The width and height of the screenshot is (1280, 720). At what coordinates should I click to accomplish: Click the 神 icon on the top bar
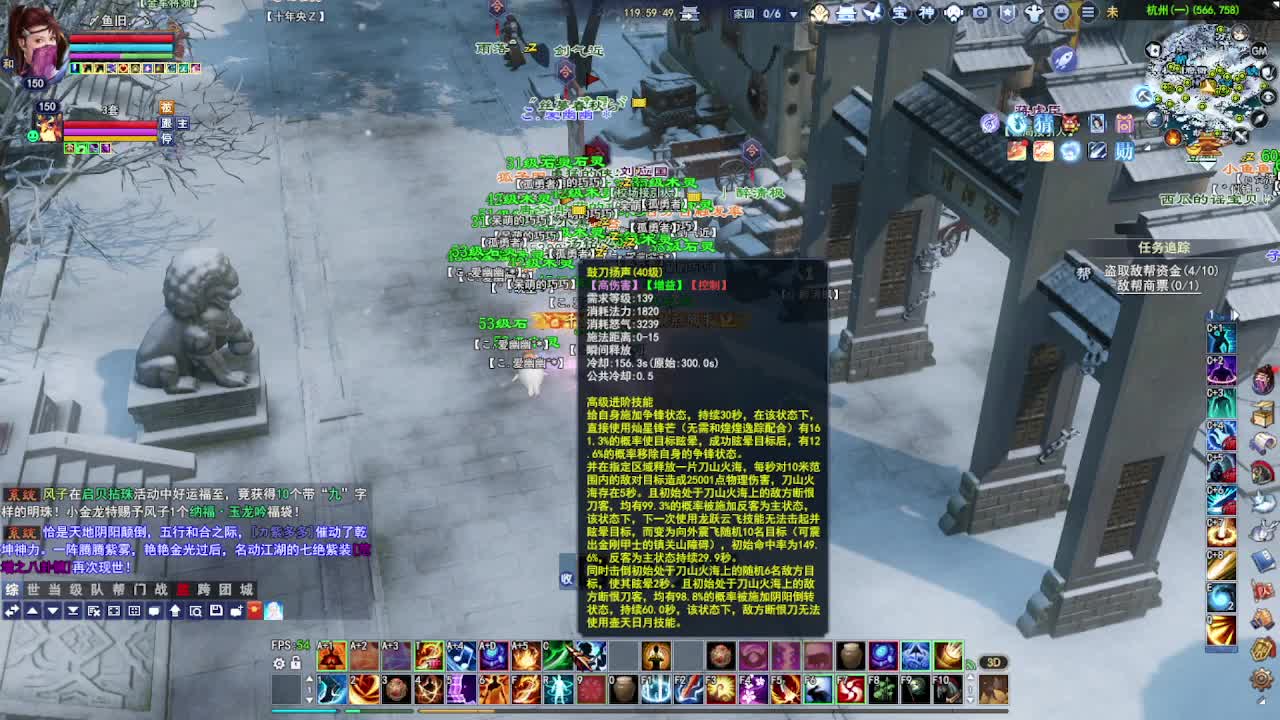pyautogui.click(x=927, y=11)
